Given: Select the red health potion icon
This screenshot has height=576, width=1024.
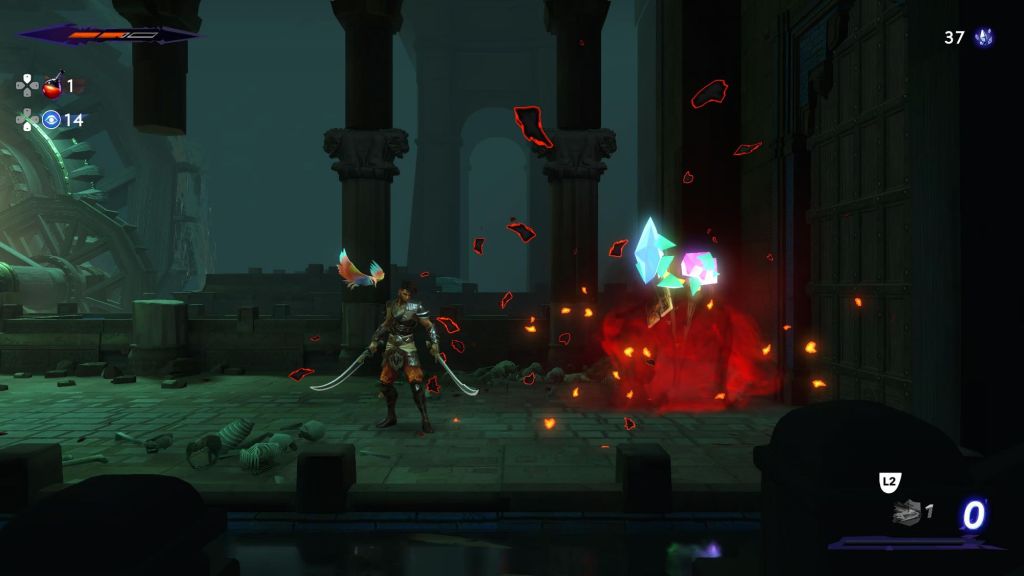Looking at the screenshot, I should pos(52,86).
